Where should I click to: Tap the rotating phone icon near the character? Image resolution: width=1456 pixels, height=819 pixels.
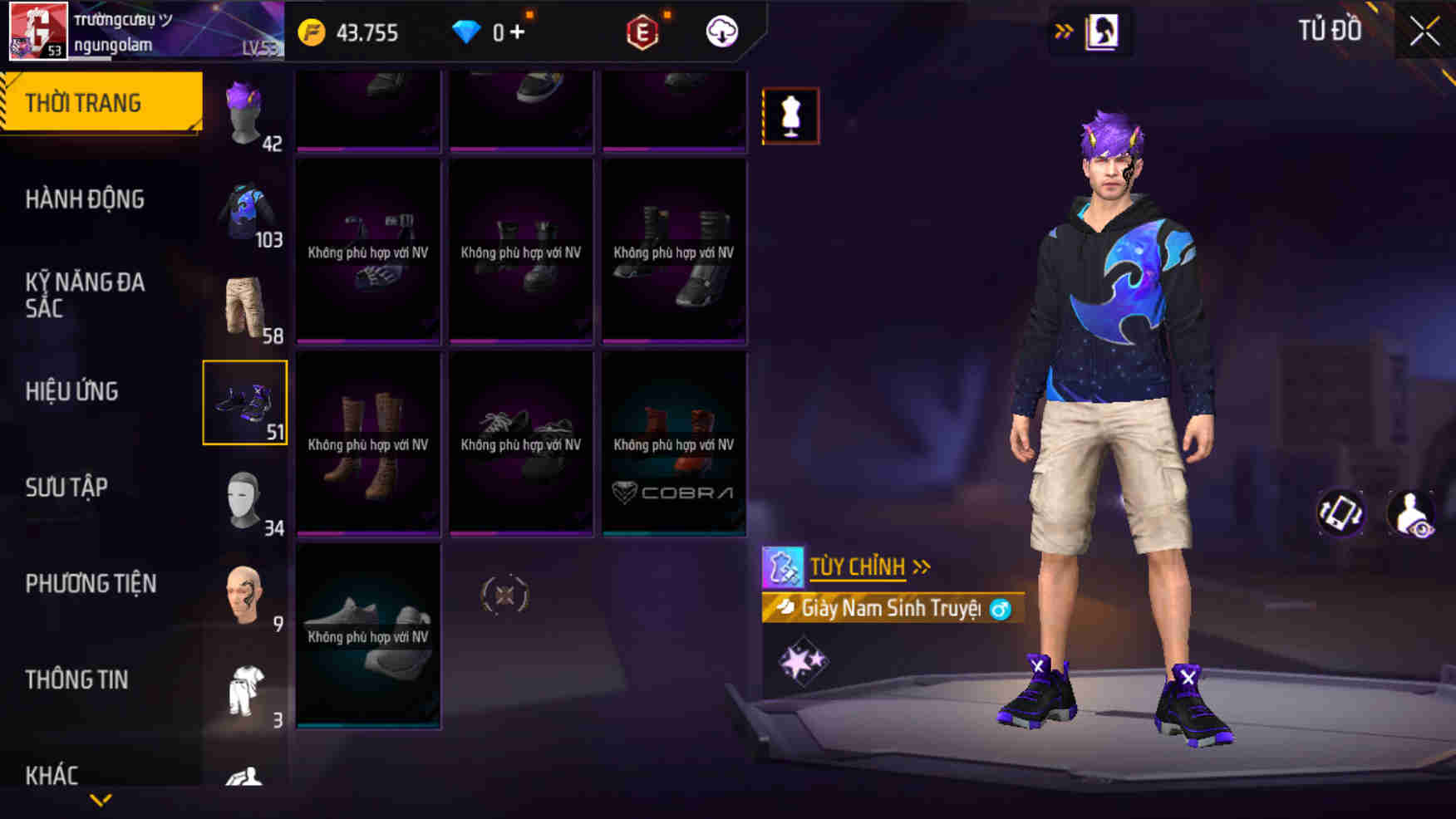point(1340,512)
